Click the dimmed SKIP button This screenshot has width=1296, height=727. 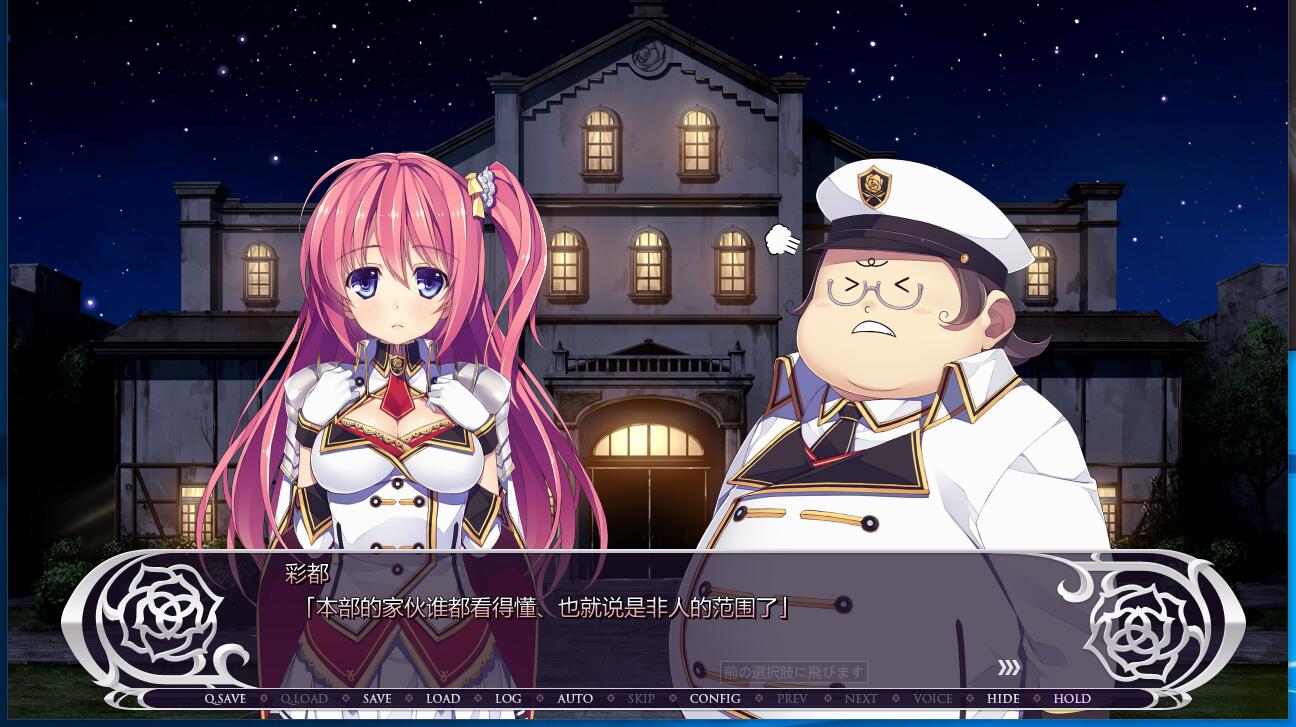click(x=641, y=699)
